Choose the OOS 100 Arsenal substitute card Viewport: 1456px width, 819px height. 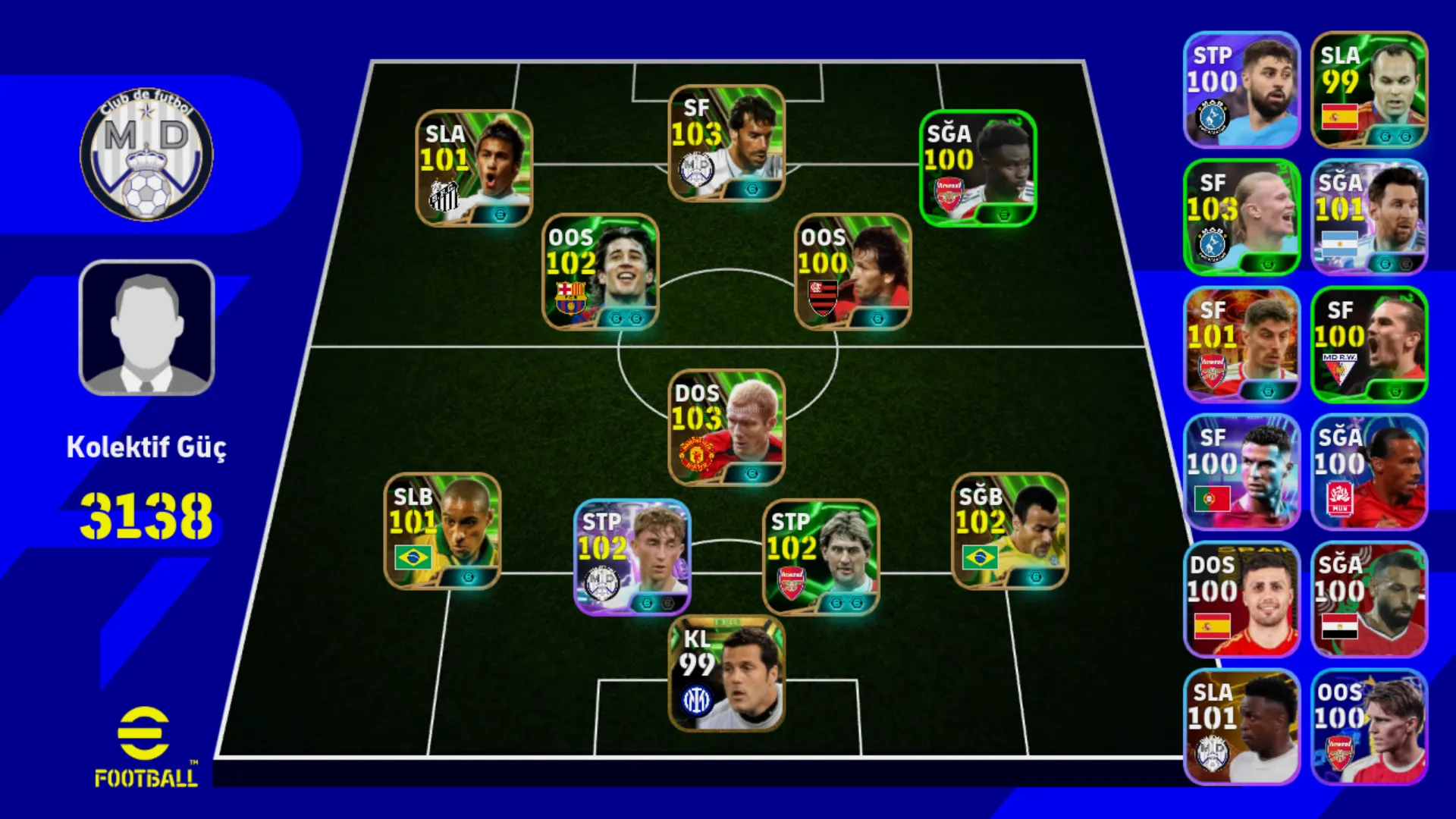(1369, 726)
